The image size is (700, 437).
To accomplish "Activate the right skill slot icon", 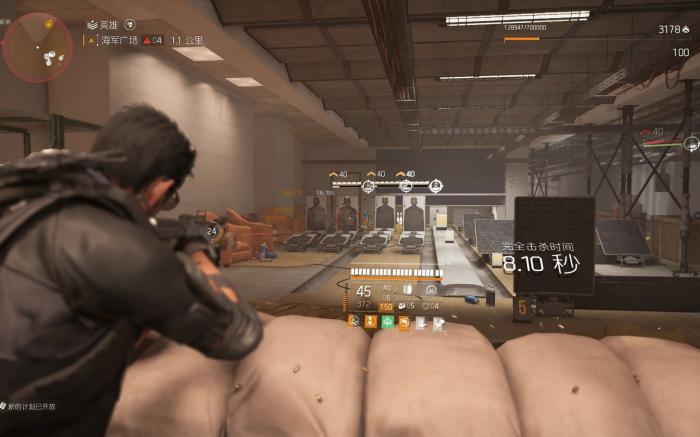I will click(431, 290).
